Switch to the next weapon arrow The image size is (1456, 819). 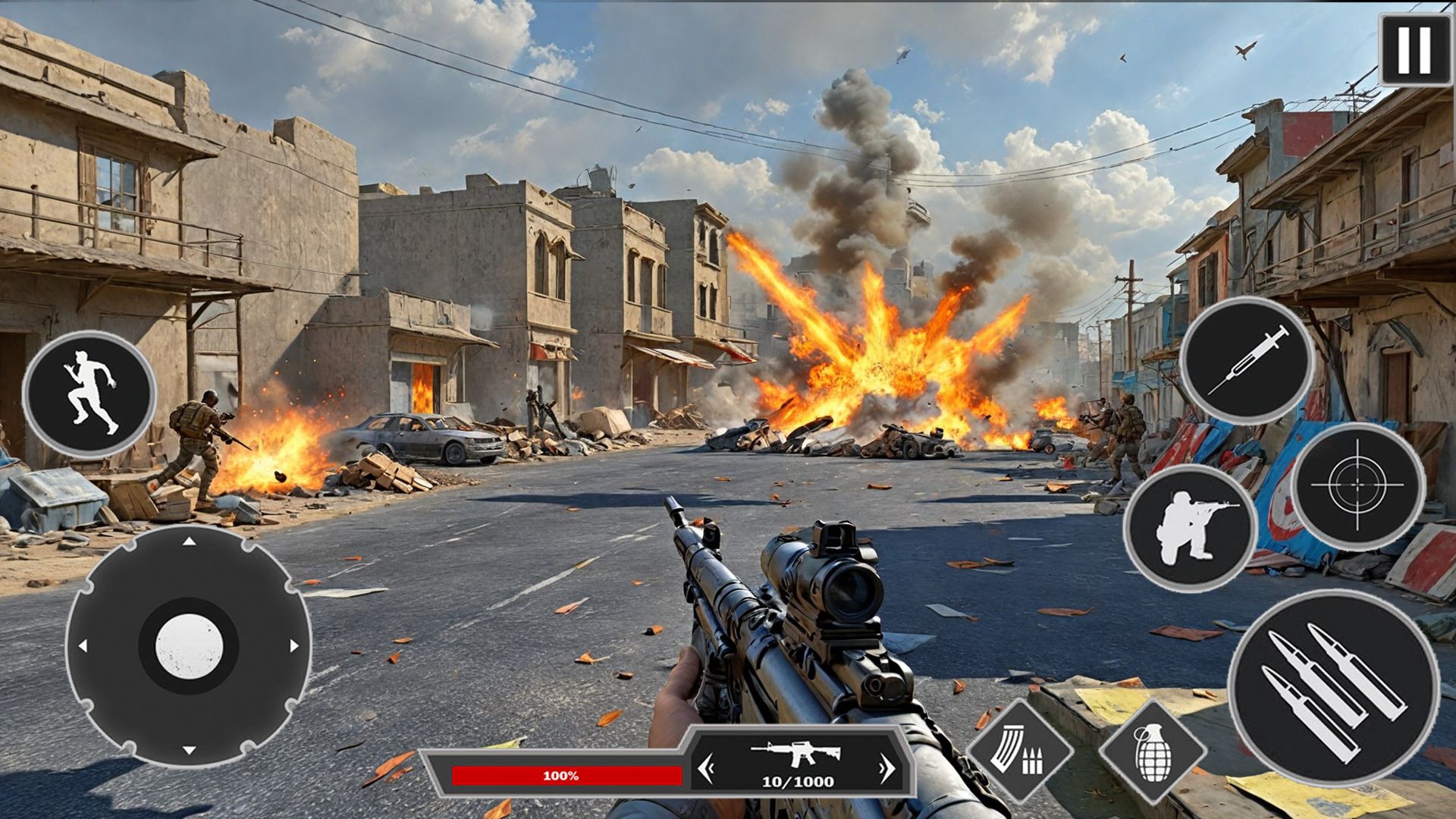[886, 768]
